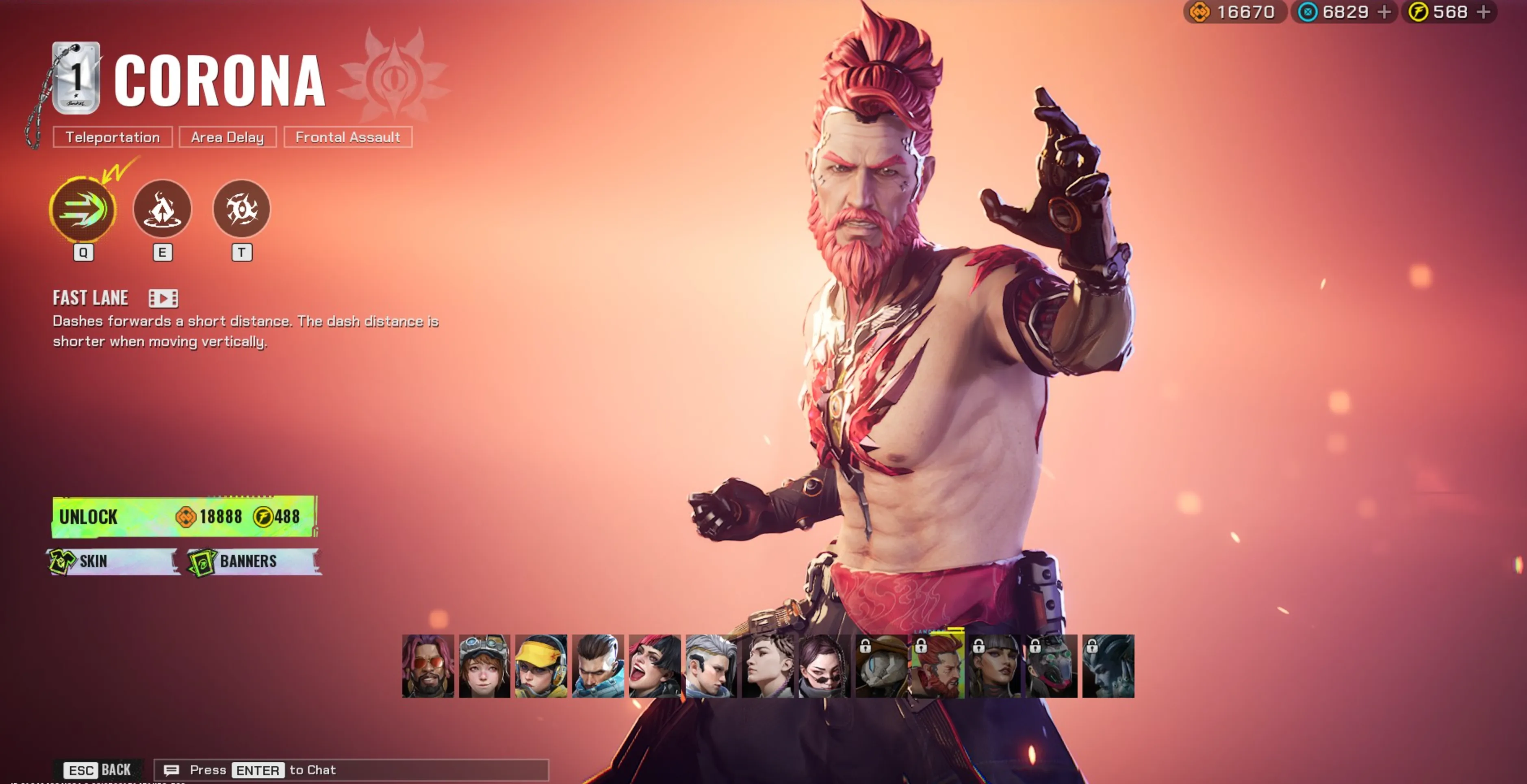Viewport: 1527px width, 784px height.
Task: Select the Fast Lane dash ability icon
Action: point(83,210)
